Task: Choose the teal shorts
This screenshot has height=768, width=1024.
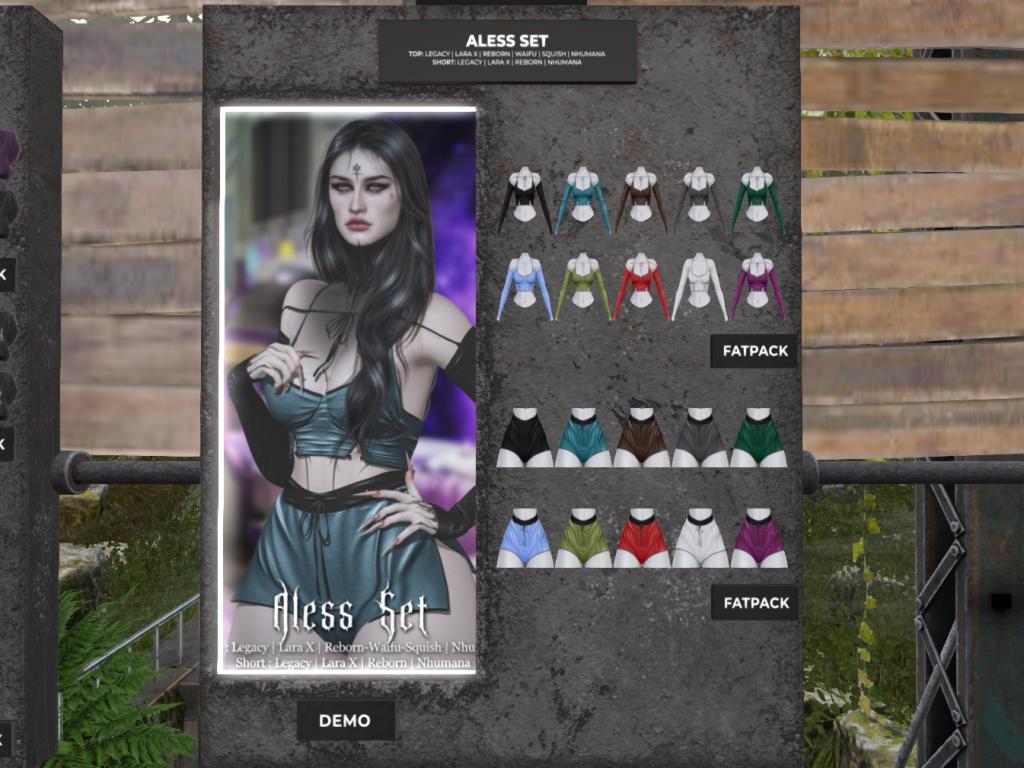Action: [583, 437]
